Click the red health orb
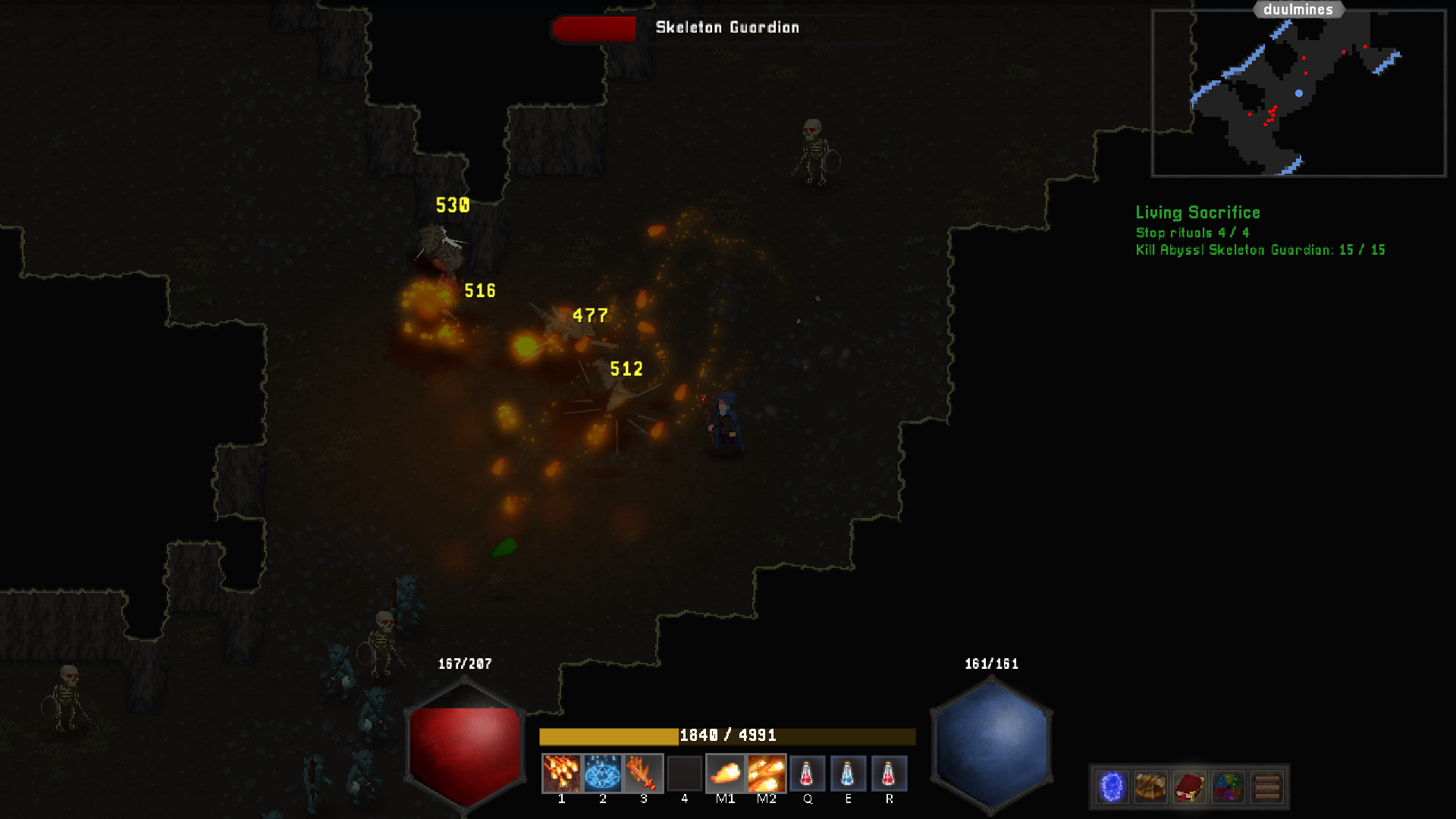1456x819 pixels. click(x=464, y=743)
